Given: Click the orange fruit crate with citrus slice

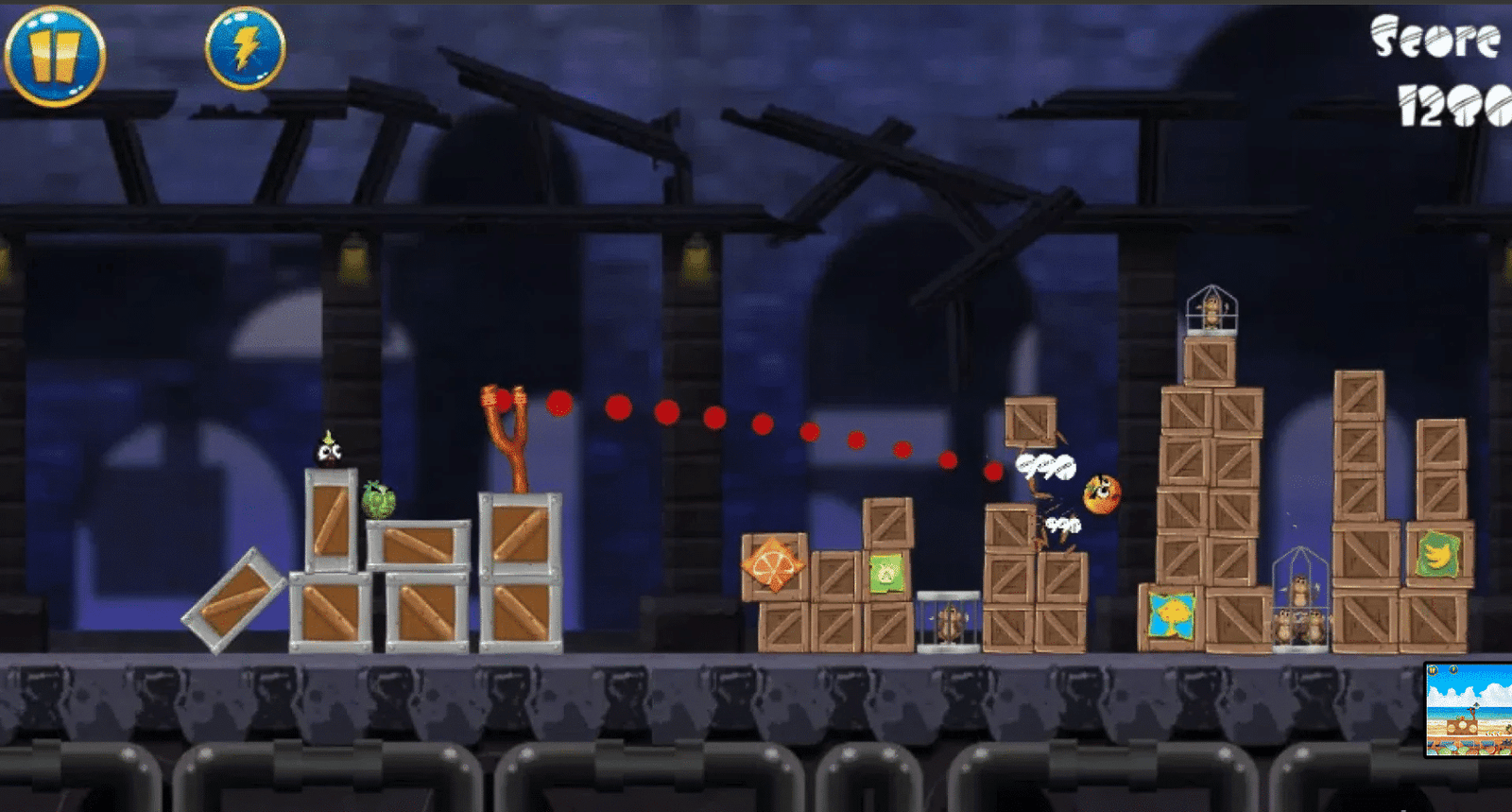Looking at the screenshot, I should (x=775, y=567).
